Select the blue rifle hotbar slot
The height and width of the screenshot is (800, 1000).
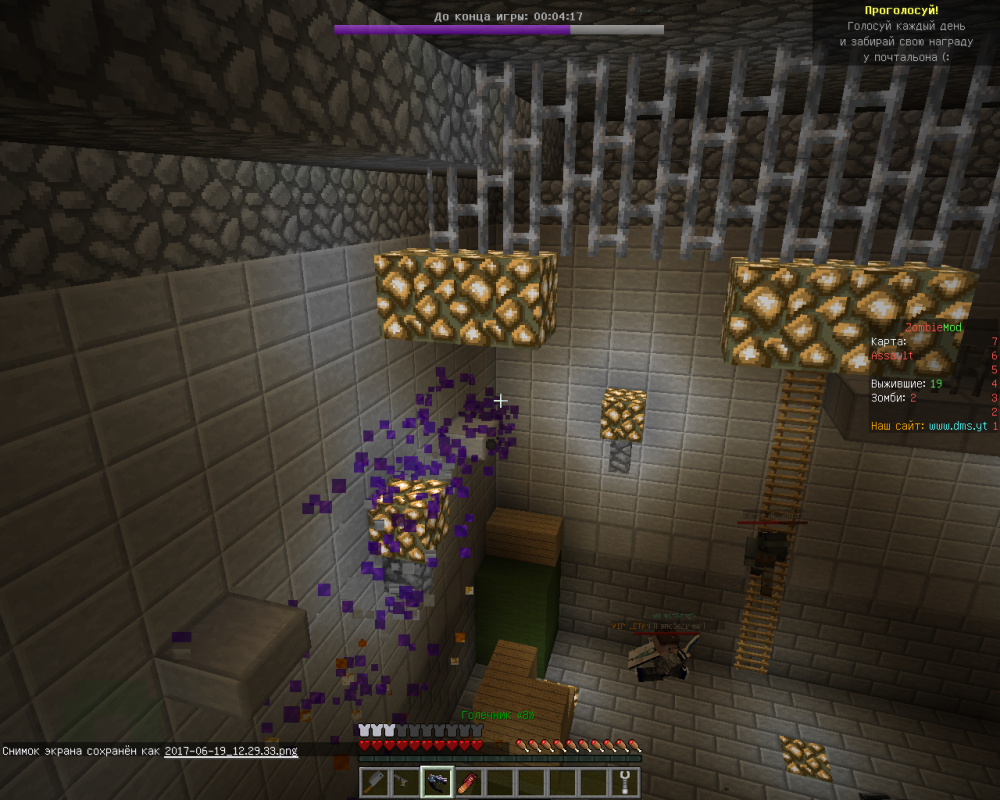coord(437,782)
